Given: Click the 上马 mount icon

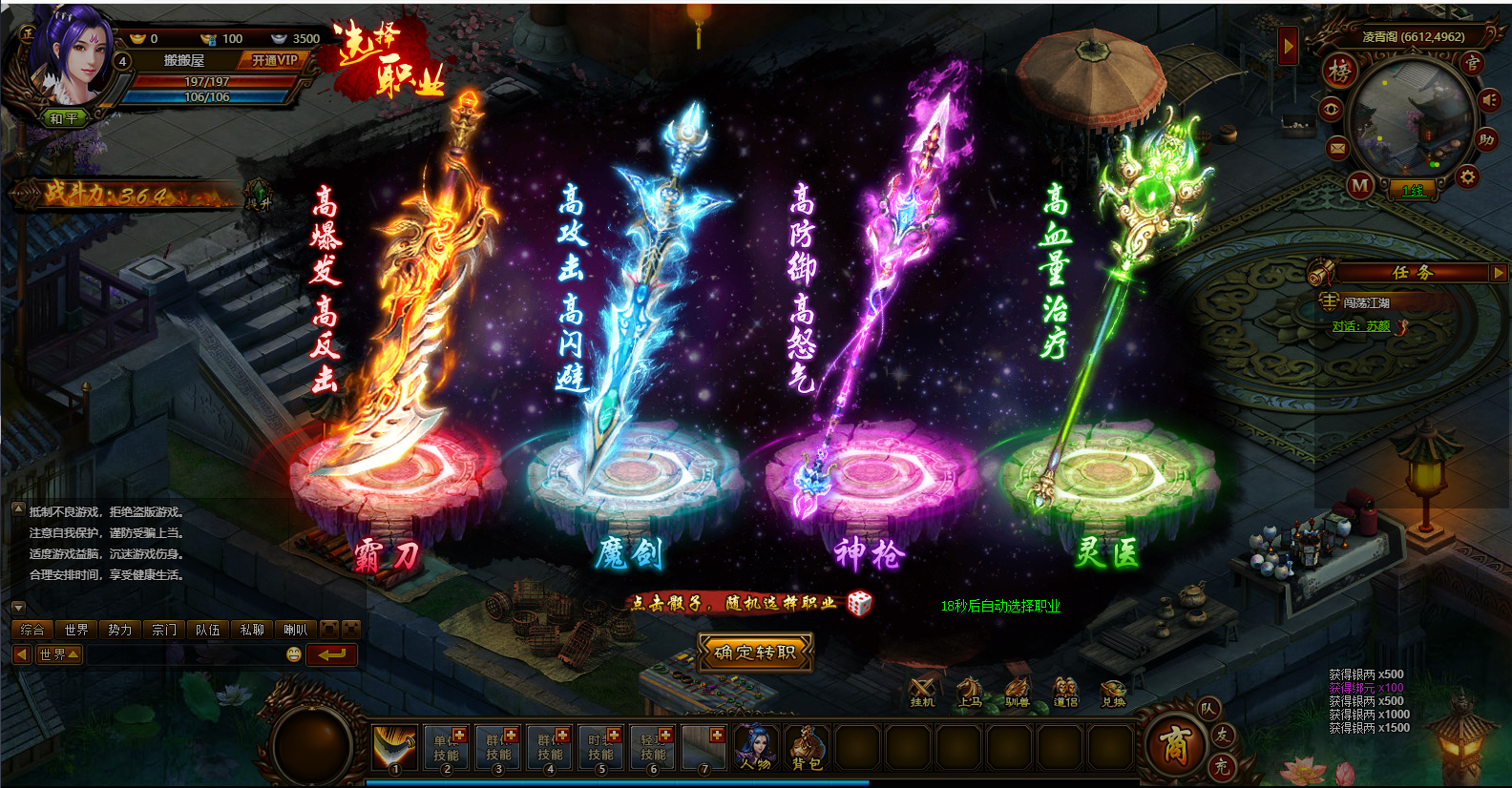Looking at the screenshot, I should pos(970,691).
